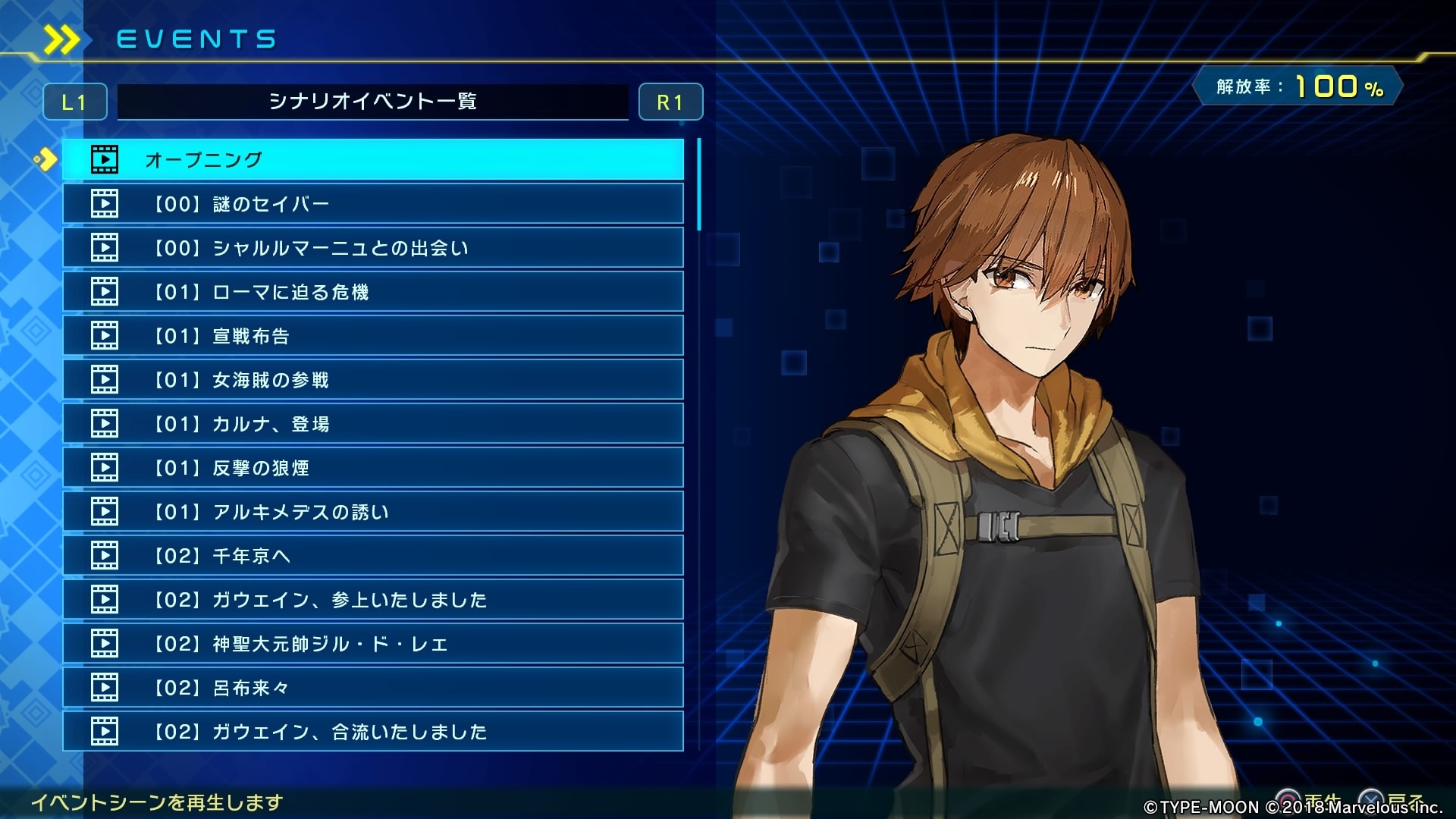Open the ローマに迫る危機 event

point(372,291)
